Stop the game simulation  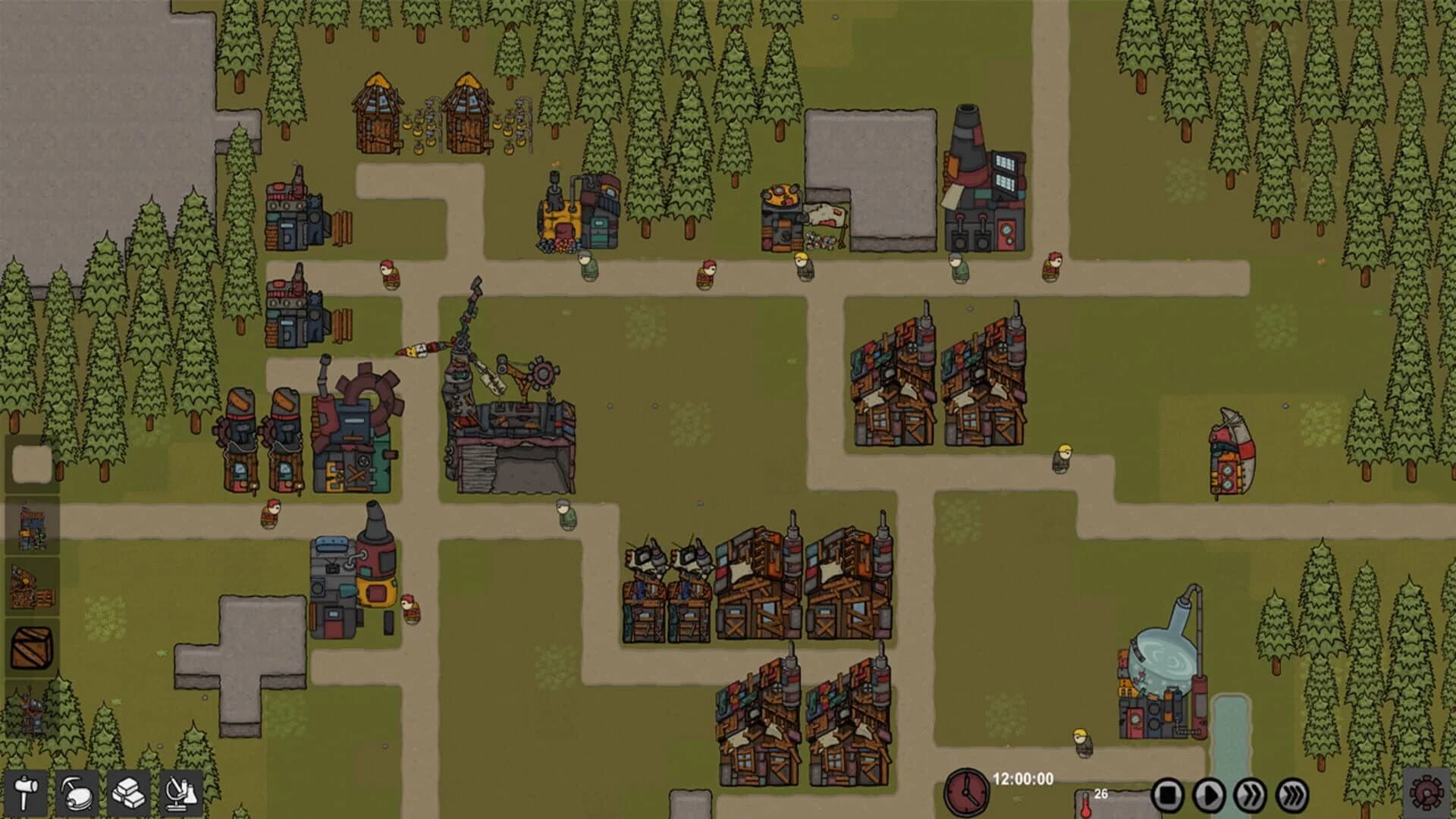(1167, 796)
